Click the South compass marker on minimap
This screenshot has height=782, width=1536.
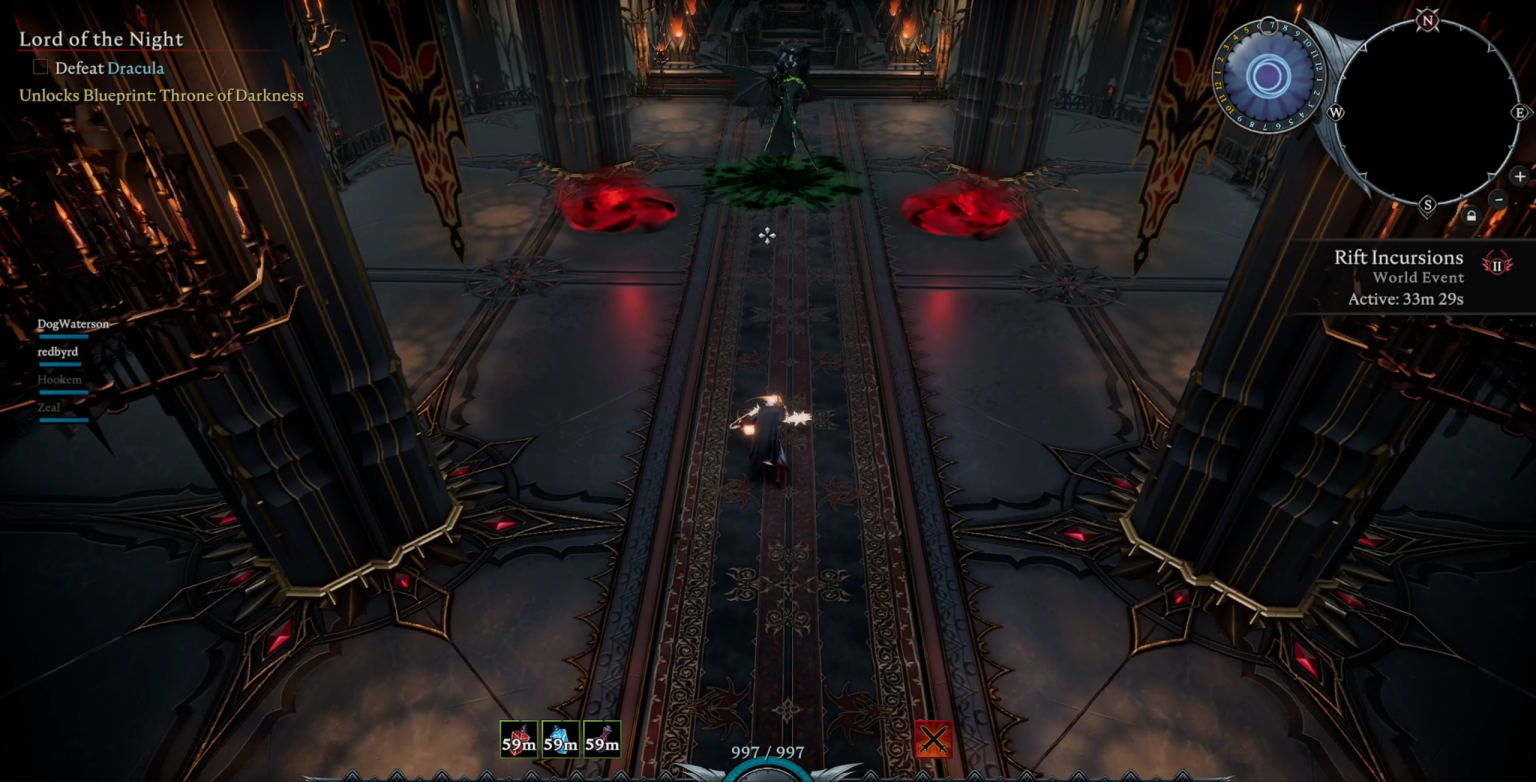click(x=1427, y=204)
